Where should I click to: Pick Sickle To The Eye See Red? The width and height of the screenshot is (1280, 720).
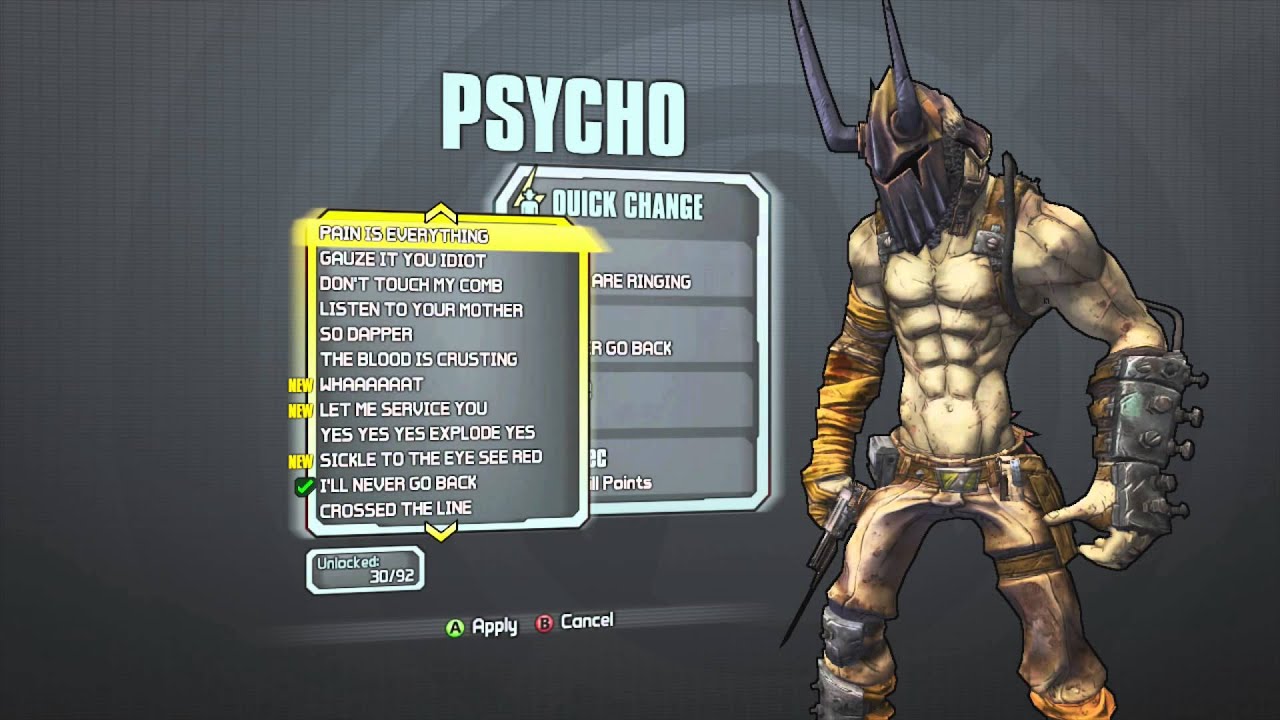click(430, 458)
